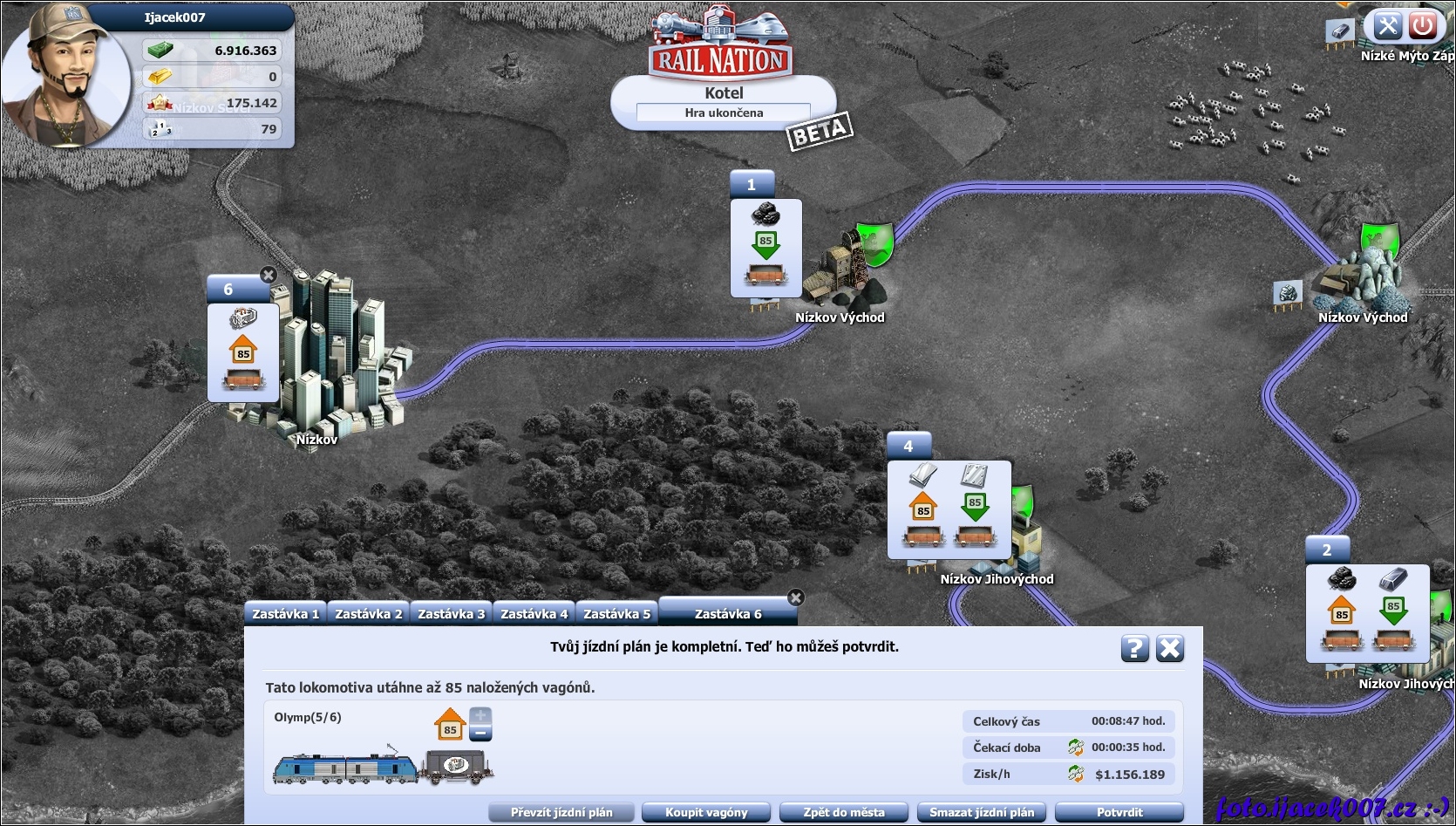
Task: Open settings with the wrench-hammer icon
Action: click(x=1387, y=25)
